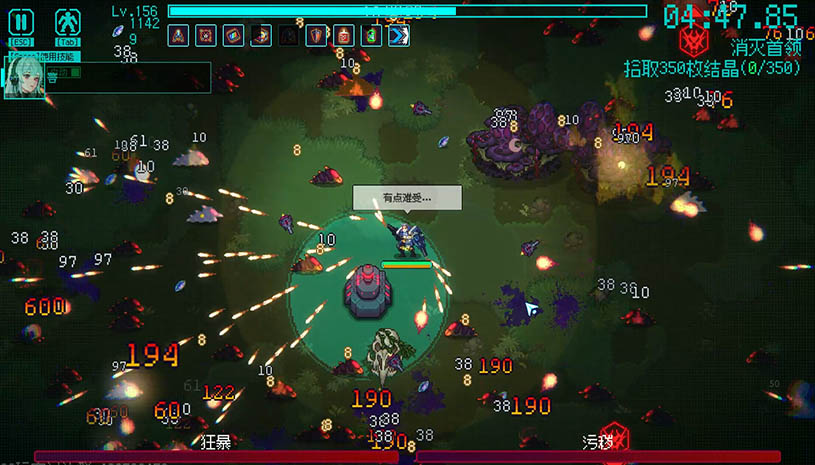Screen dimensions: 815x465
Task: Select the shield upgrade icon
Action: [x=316, y=36]
